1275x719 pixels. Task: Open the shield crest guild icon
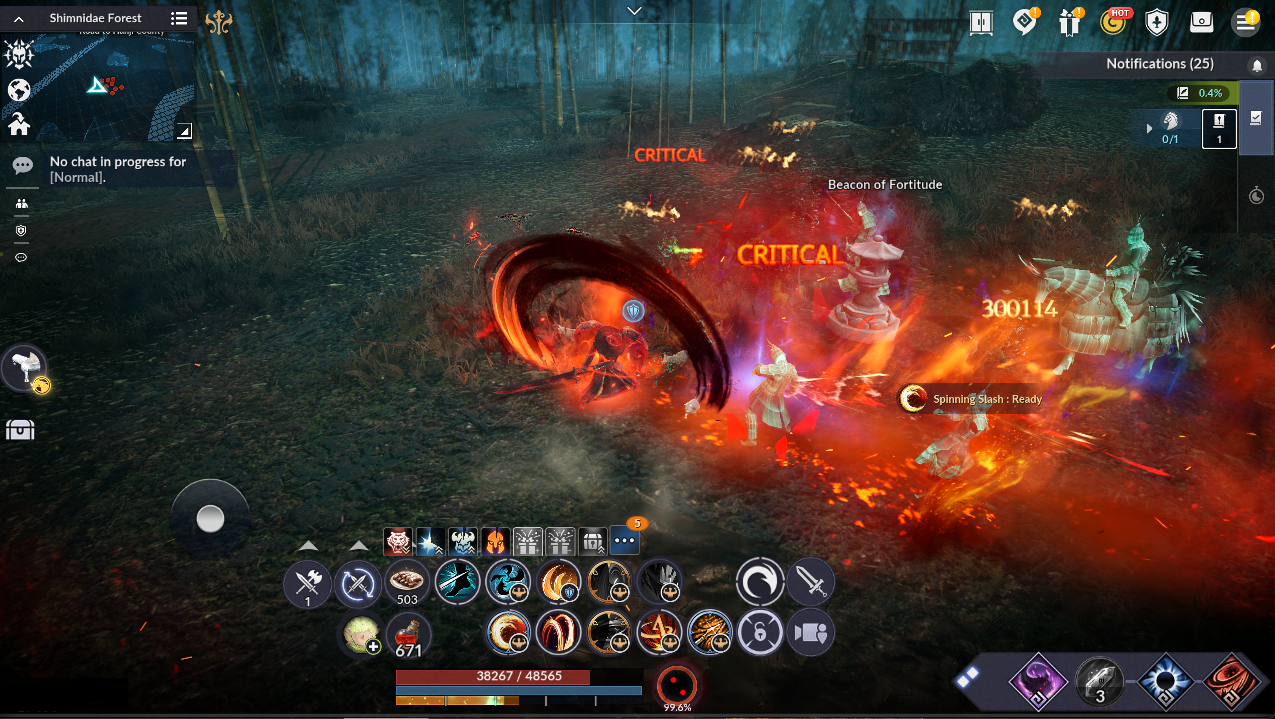pyautogui.click(x=1157, y=22)
